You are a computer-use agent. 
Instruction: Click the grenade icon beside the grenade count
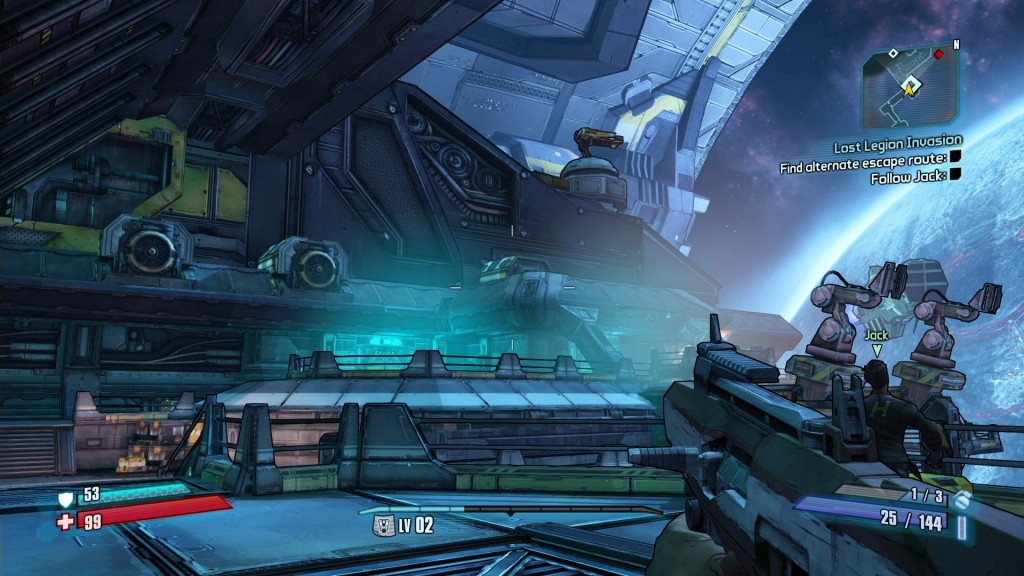[x=962, y=498]
